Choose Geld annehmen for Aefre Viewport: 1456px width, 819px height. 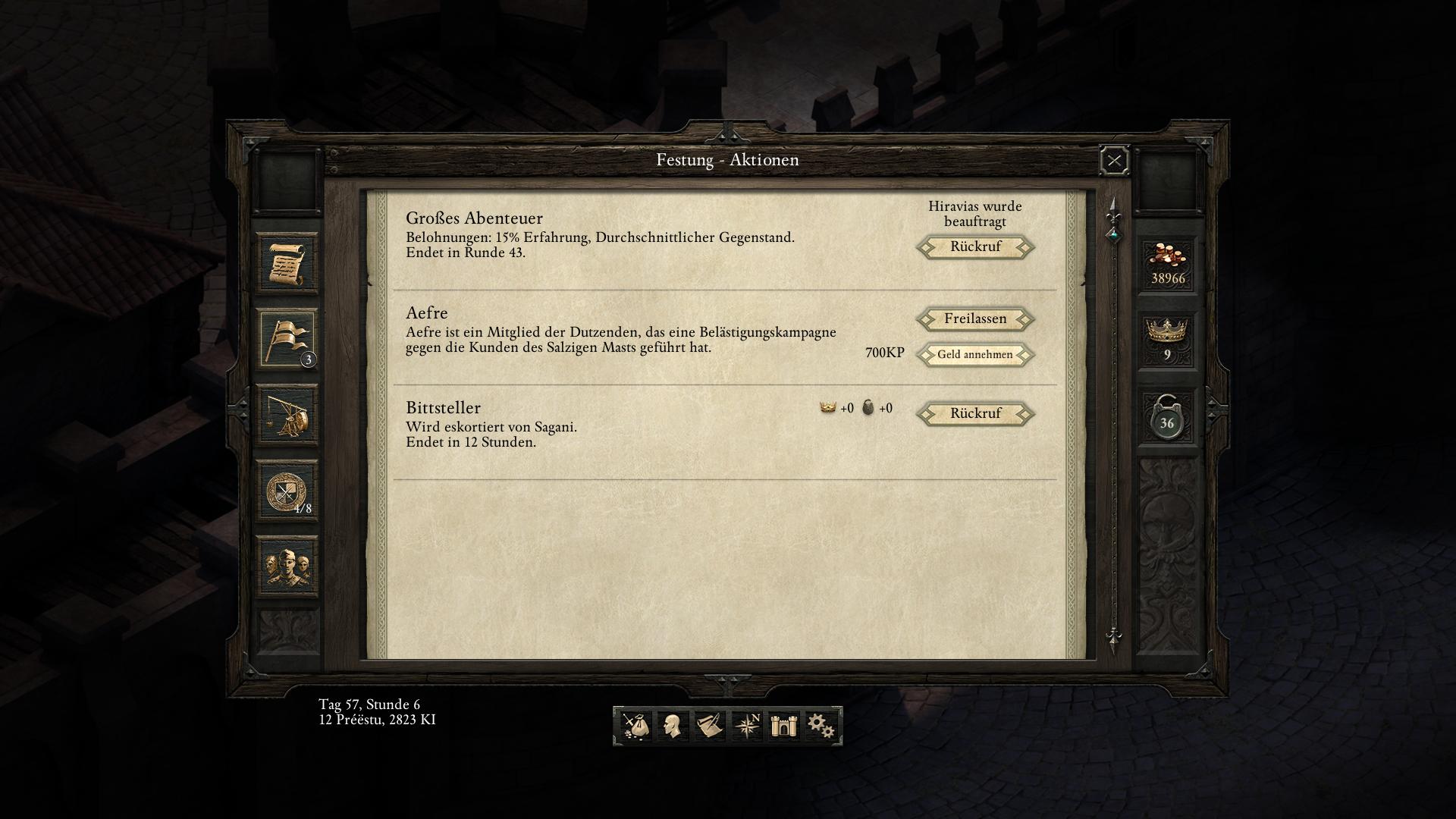975,355
